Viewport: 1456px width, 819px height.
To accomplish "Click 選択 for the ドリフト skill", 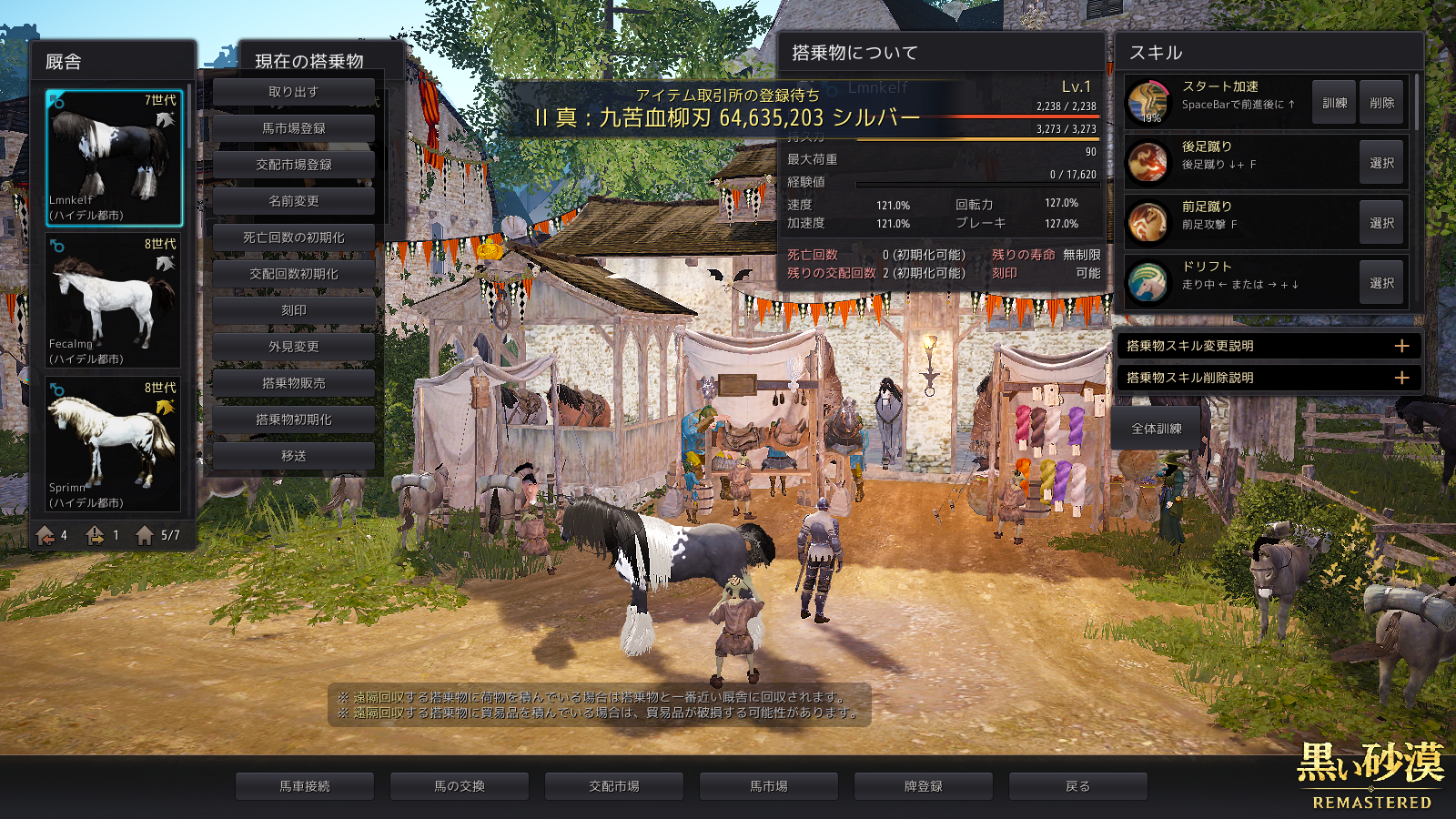I will [1381, 283].
